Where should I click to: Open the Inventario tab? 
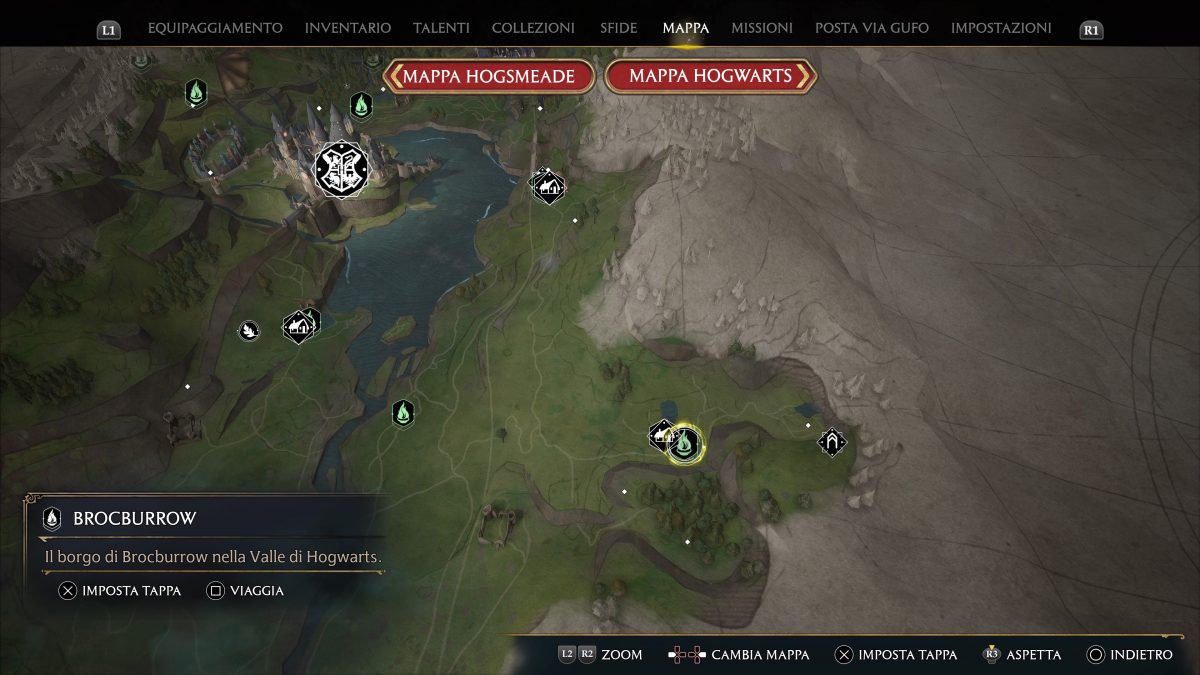pyautogui.click(x=347, y=28)
